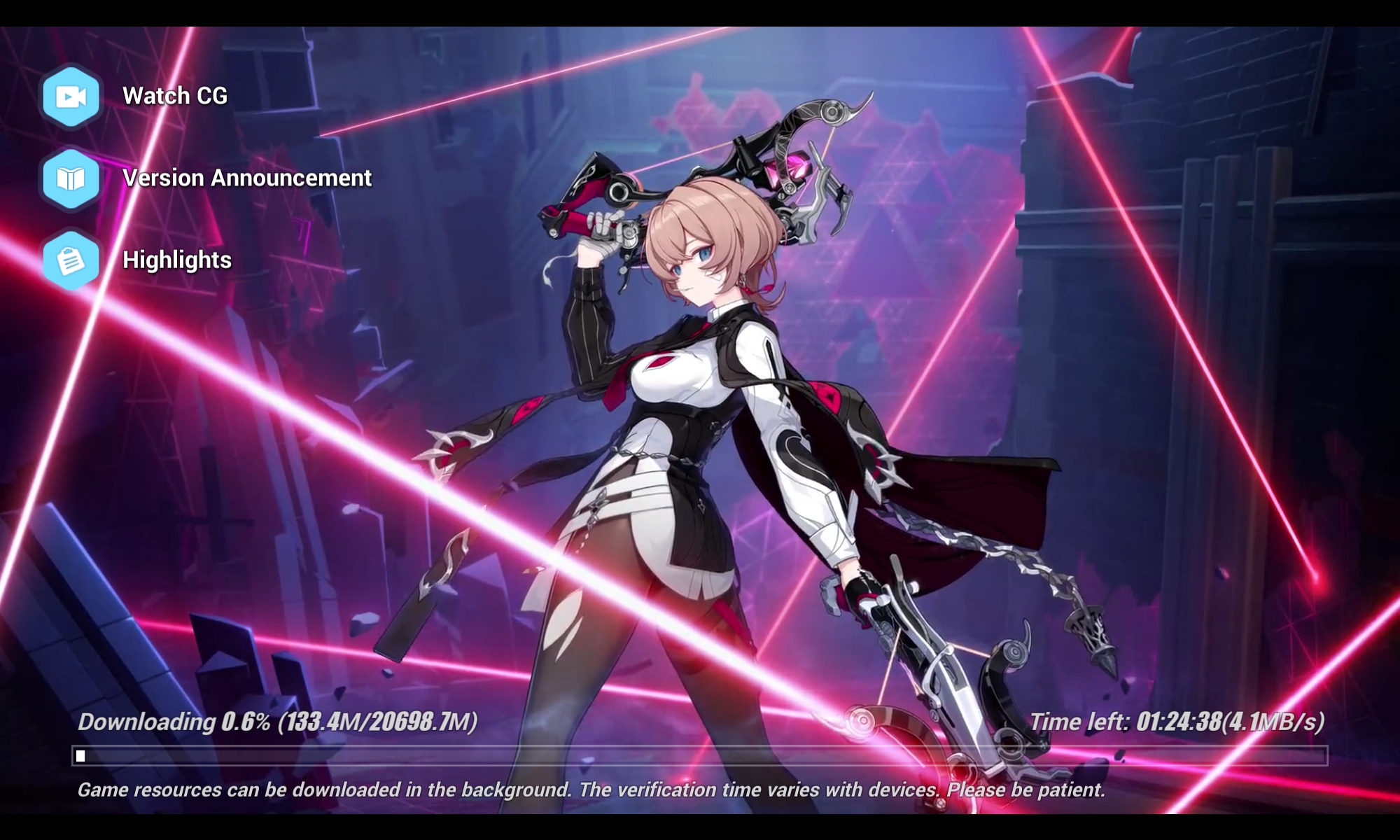Screen dimensions: 1400x840
Task: Click the blue hexagon beside Watch CG
Action: pos(71,97)
